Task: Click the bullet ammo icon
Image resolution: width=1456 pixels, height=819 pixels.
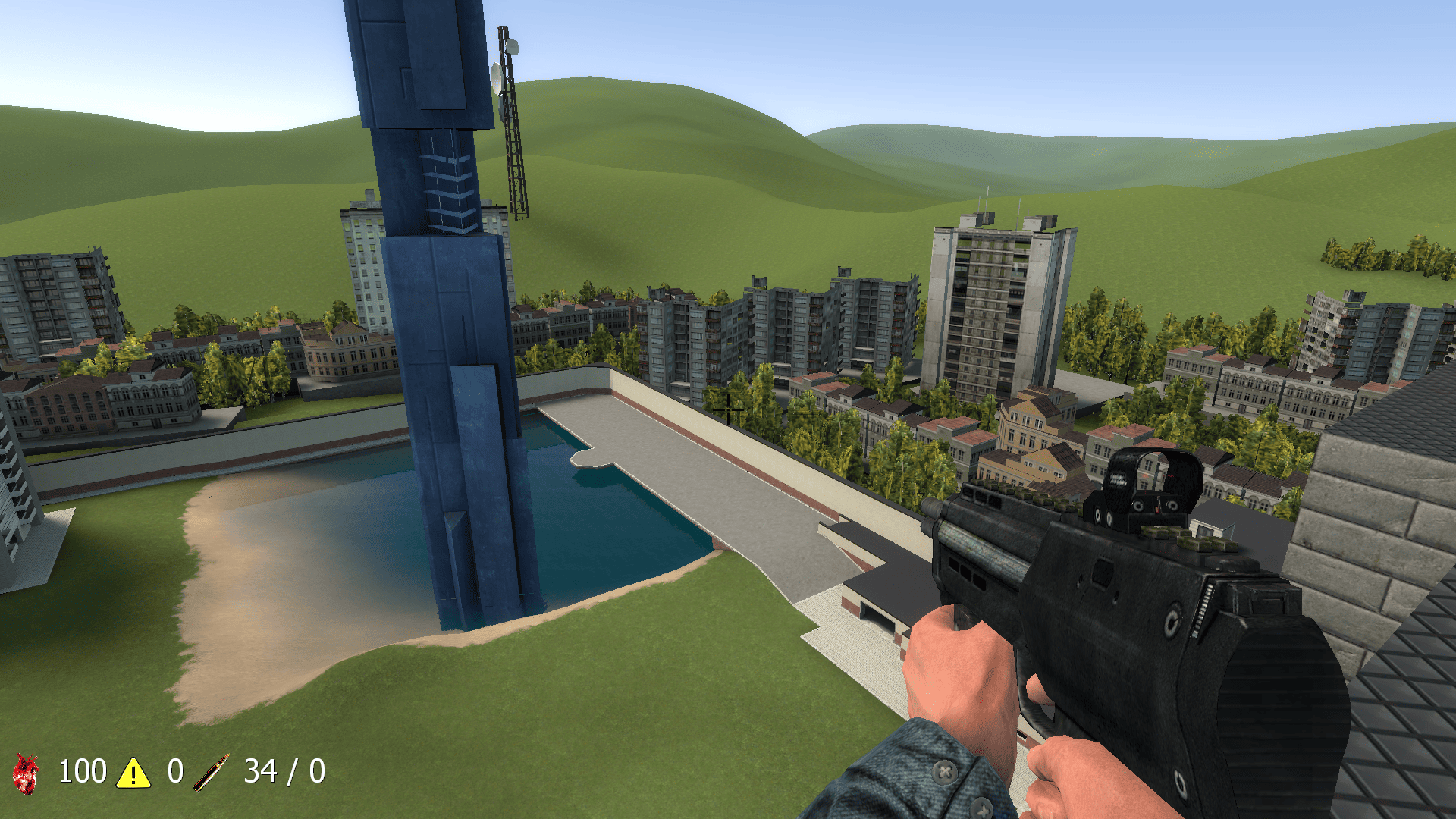Action: click(211, 773)
